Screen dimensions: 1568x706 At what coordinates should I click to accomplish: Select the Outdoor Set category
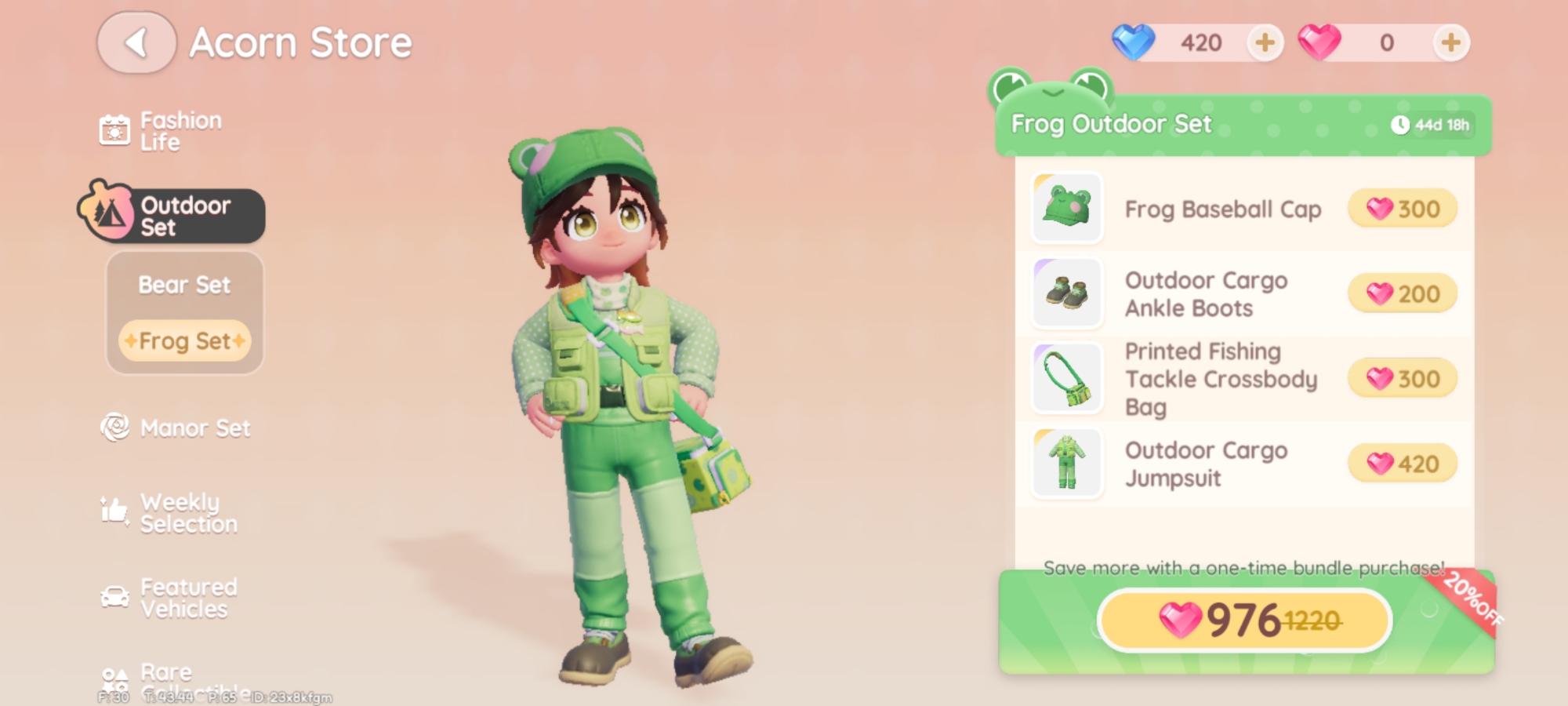(x=172, y=216)
